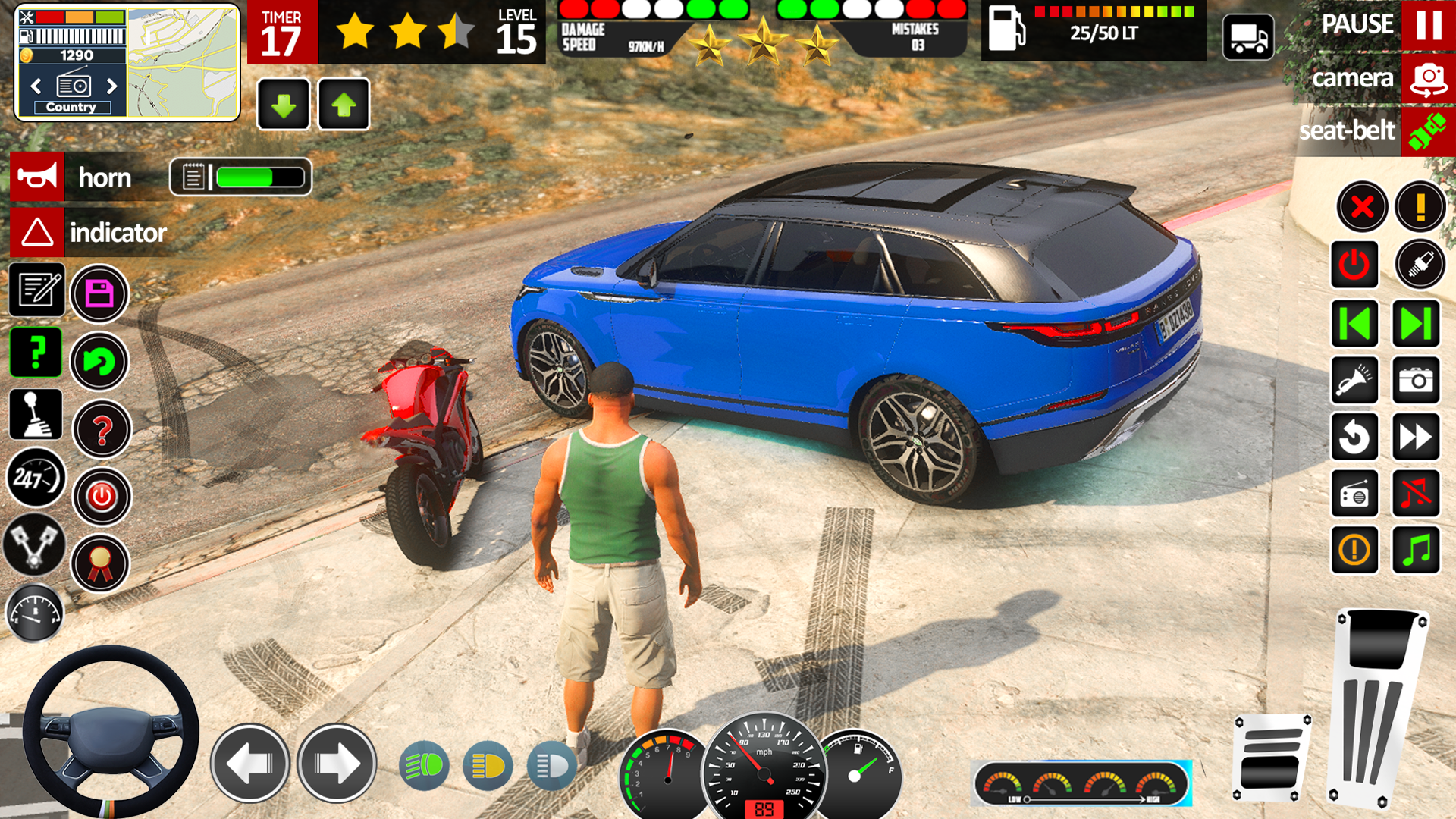
Task: Open the truck icon button
Action: coord(1247,37)
